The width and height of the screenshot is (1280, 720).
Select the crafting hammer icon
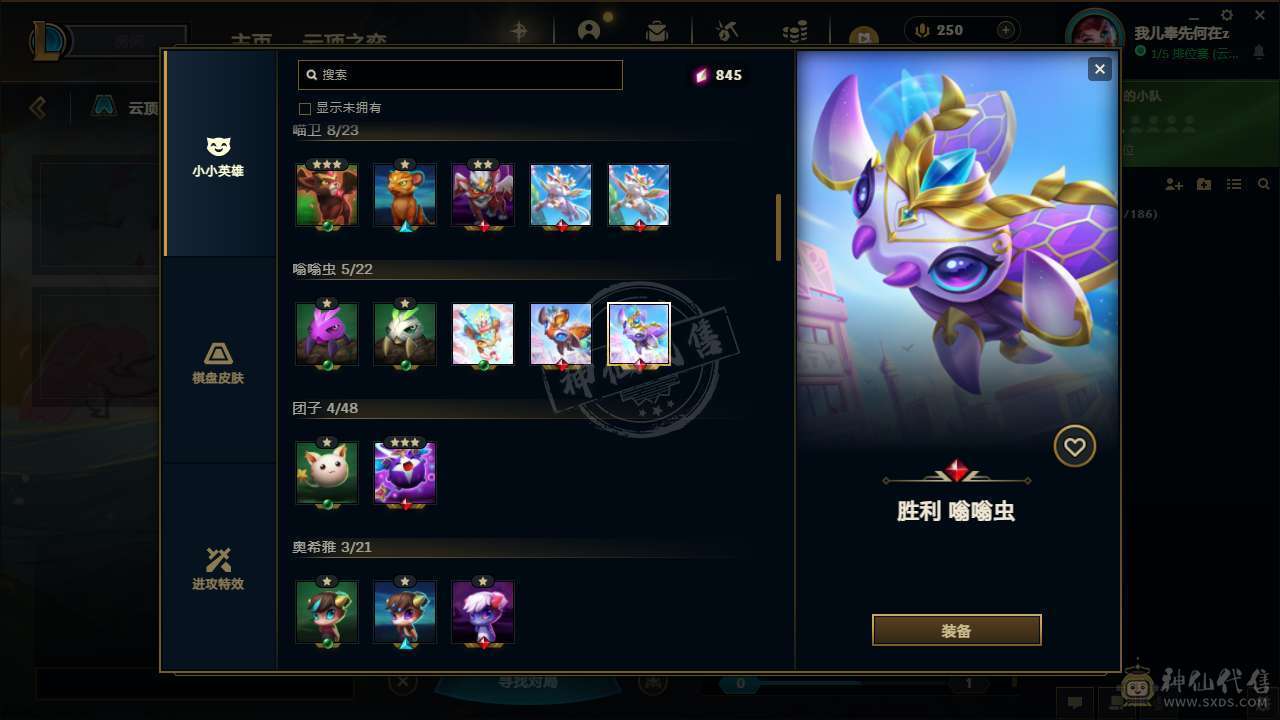tap(726, 30)
